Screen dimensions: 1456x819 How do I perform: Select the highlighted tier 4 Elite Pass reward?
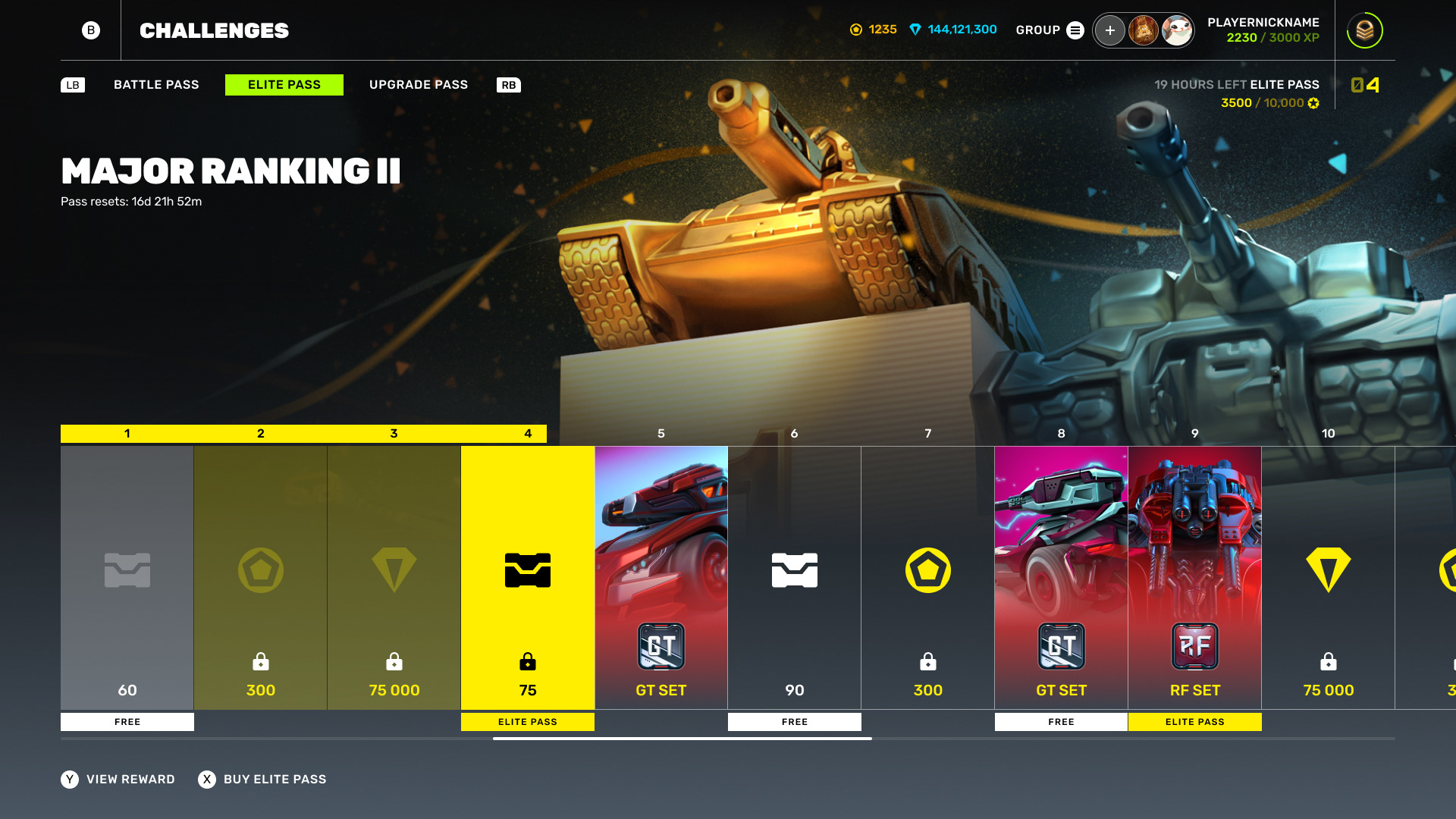(528, 578)
